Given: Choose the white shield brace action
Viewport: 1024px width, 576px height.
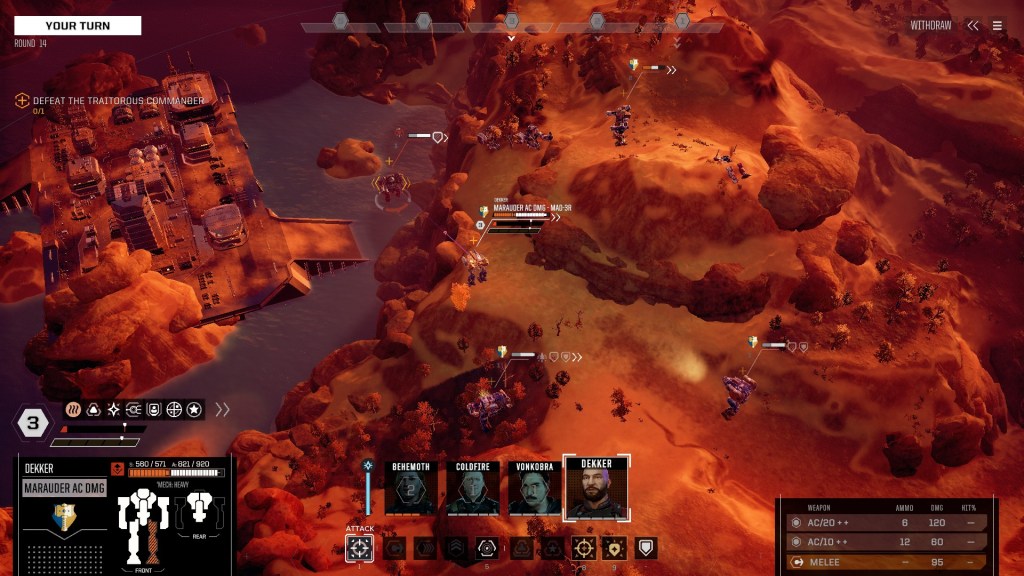Looking at the screenshot, I should pyautogui.click(x=647, y=548).
